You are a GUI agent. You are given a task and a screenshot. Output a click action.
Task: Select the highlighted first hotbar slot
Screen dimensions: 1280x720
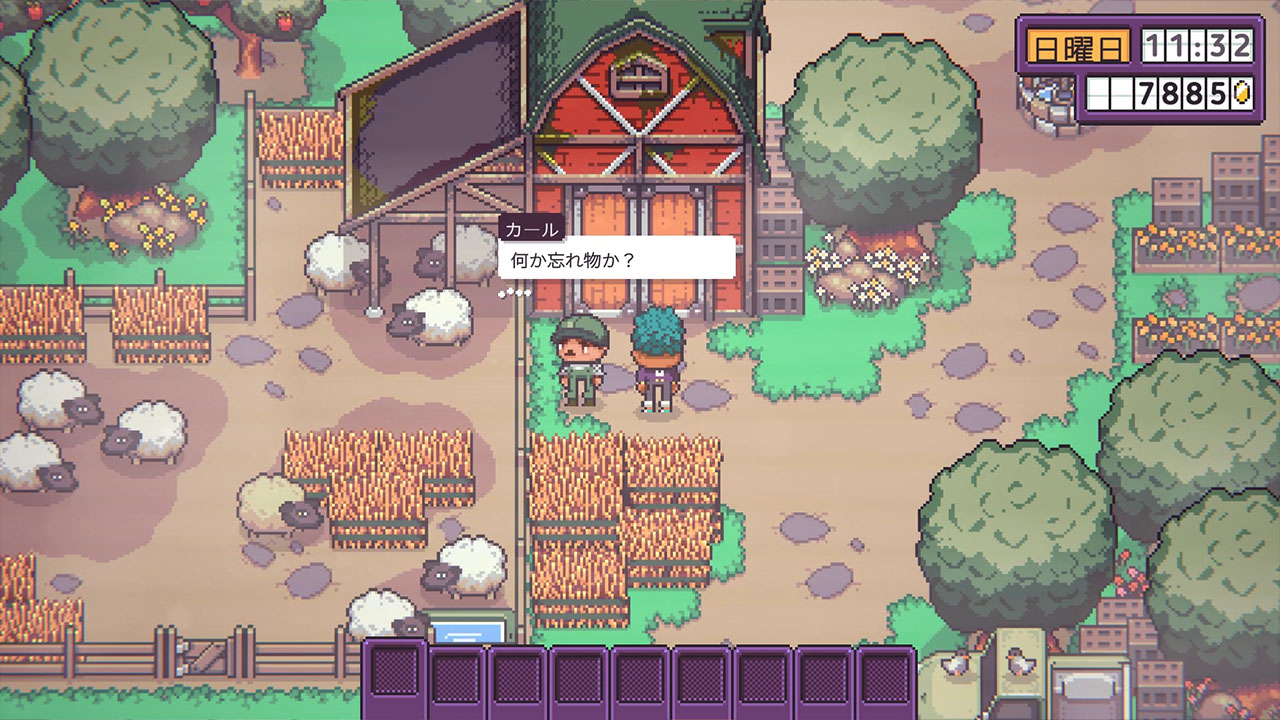click(395, 677)
